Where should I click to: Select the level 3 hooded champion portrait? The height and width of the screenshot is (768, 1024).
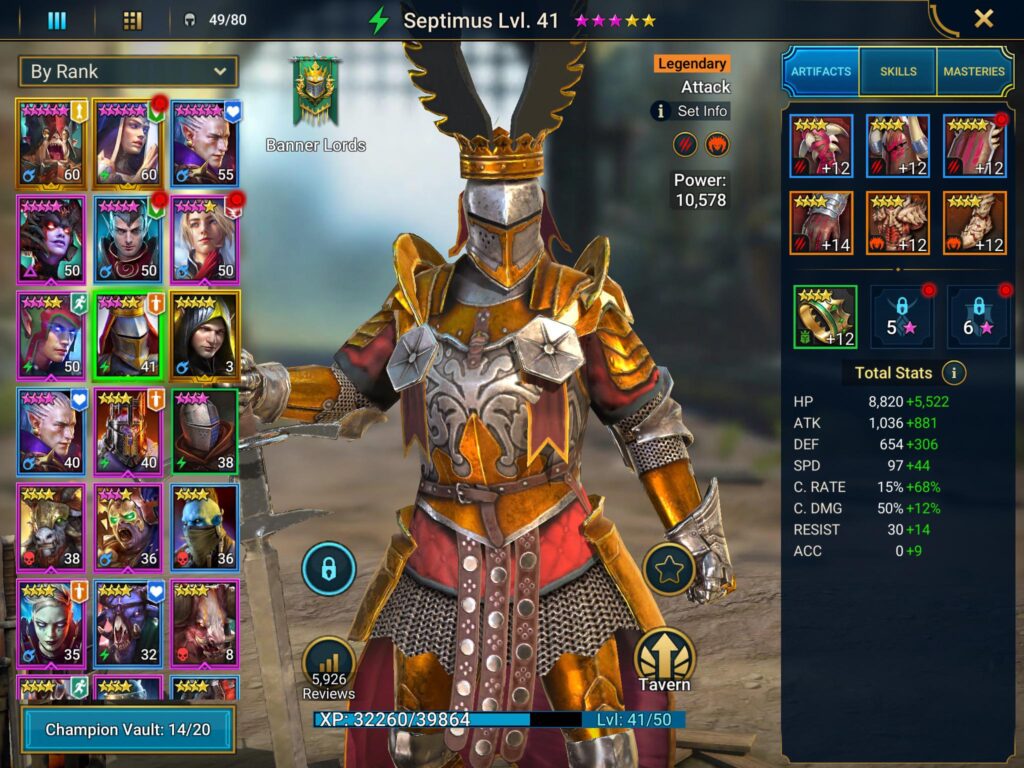[x=205, y=333]
